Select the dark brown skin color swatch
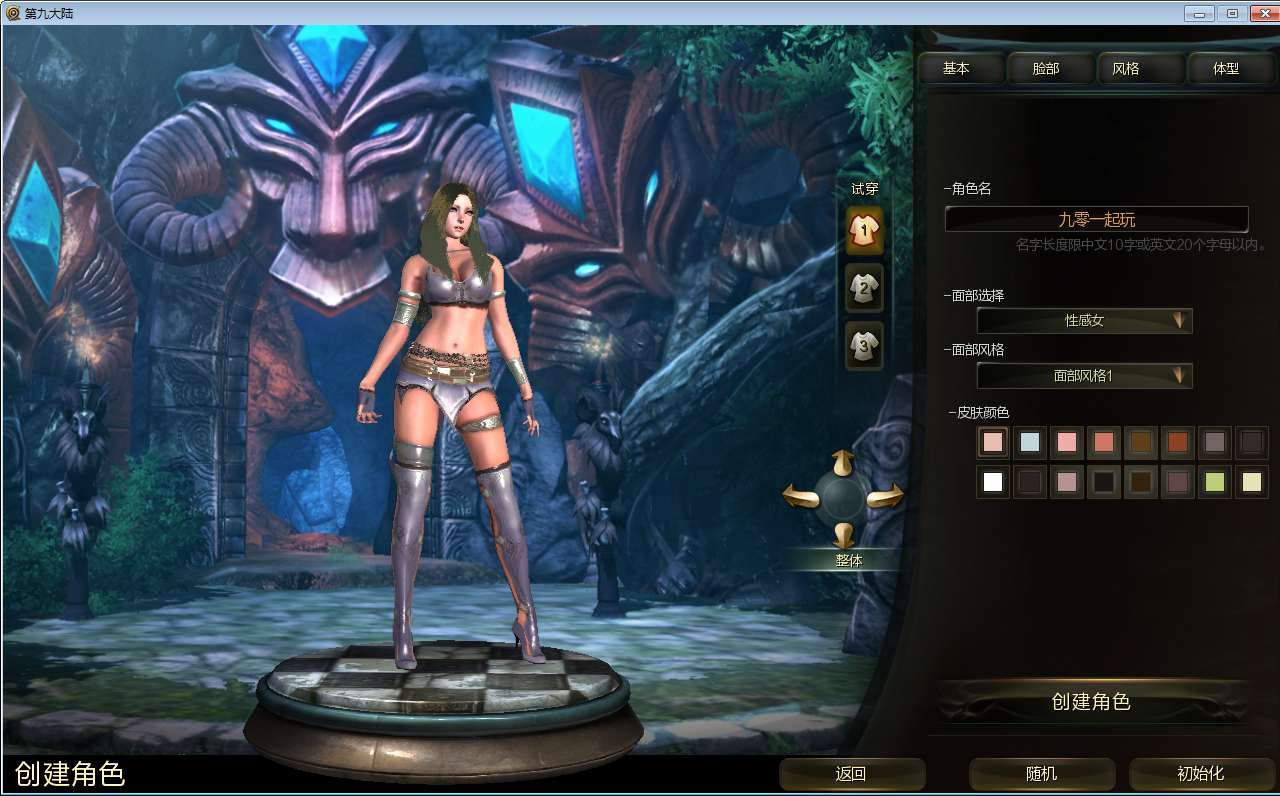 pos(1140,482)
